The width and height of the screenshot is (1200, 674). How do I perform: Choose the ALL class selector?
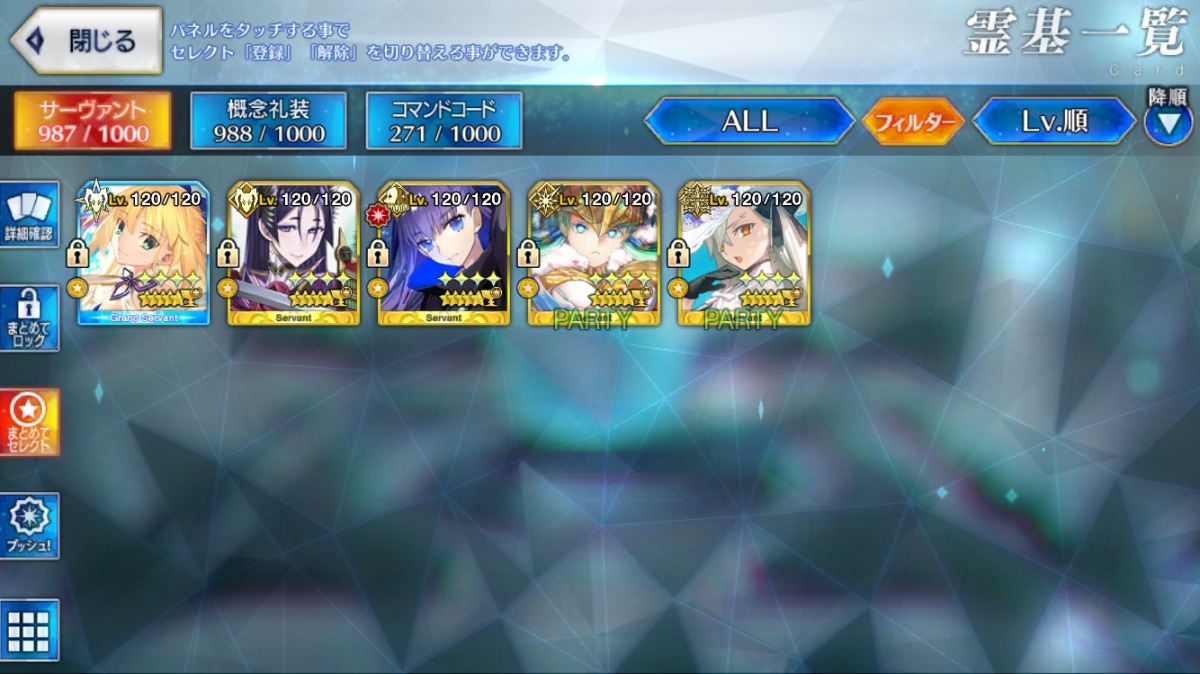(749, 121)
